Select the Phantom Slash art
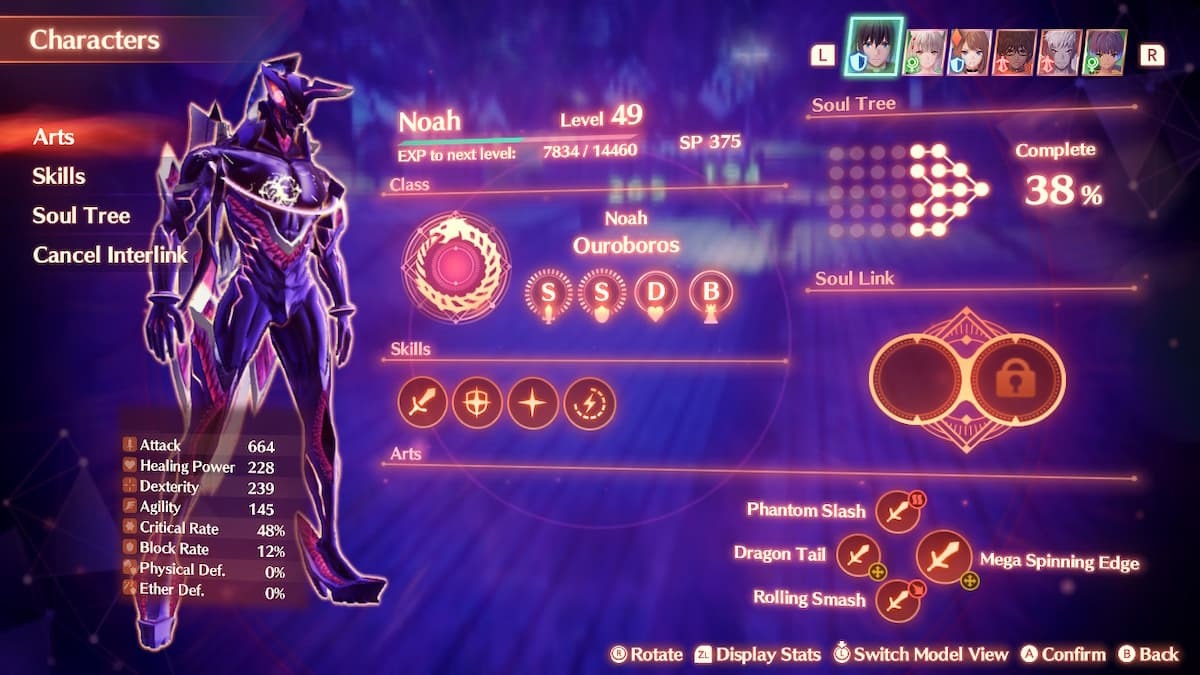The image size is (1200, 675). (897, 511)
